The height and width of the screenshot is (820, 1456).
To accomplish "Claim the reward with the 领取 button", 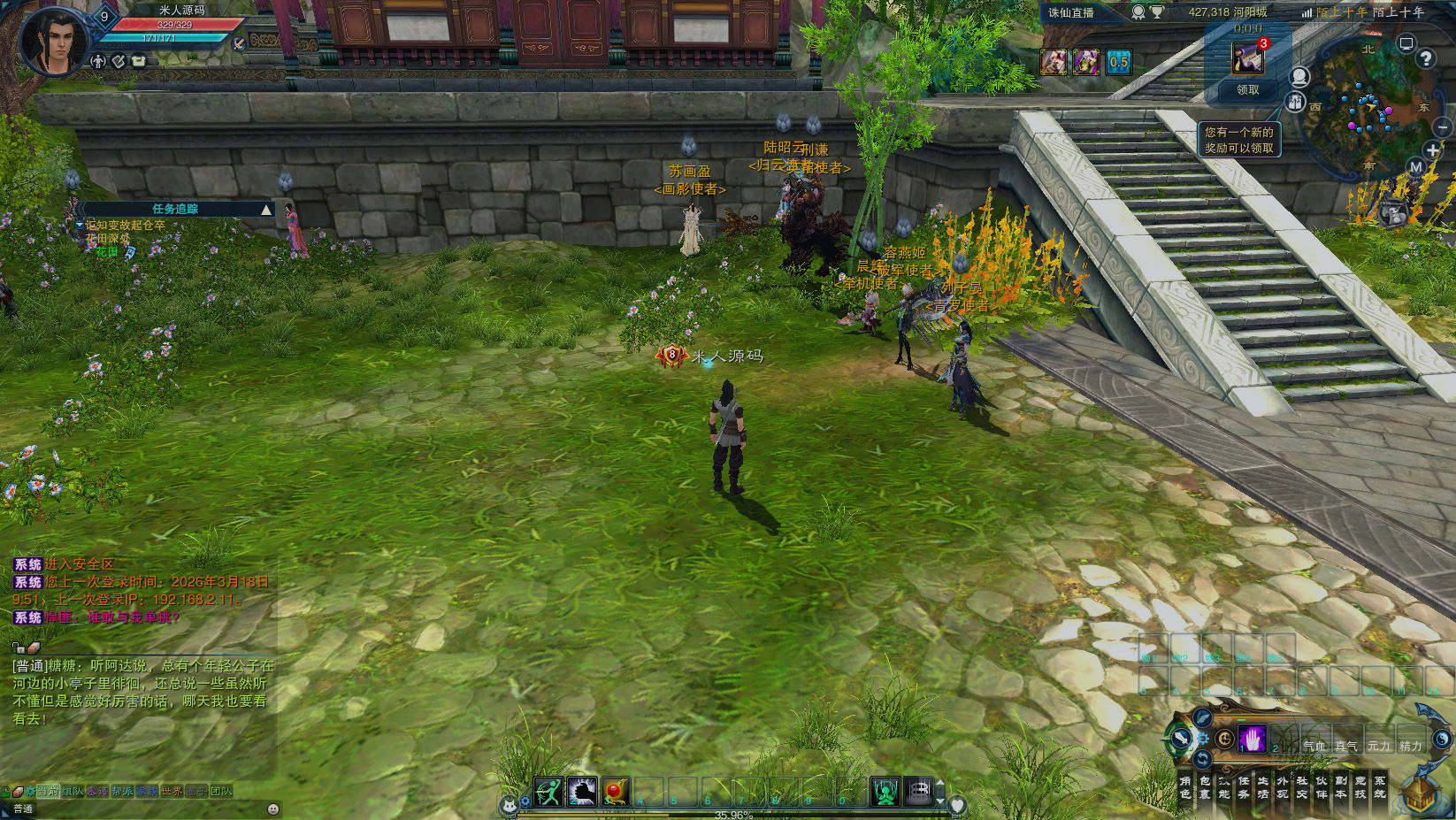I will tap(1247, 90).
